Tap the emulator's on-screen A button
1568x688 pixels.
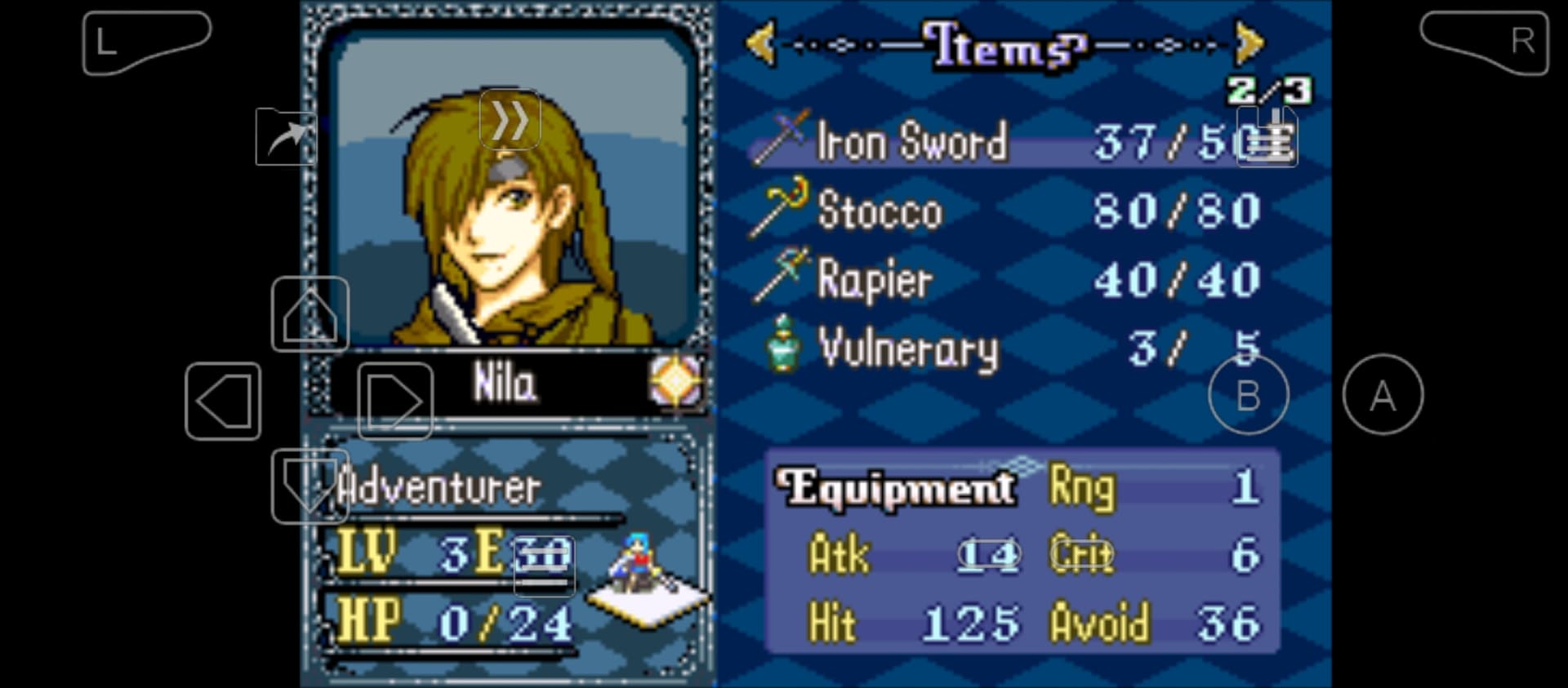point(1382,396)
